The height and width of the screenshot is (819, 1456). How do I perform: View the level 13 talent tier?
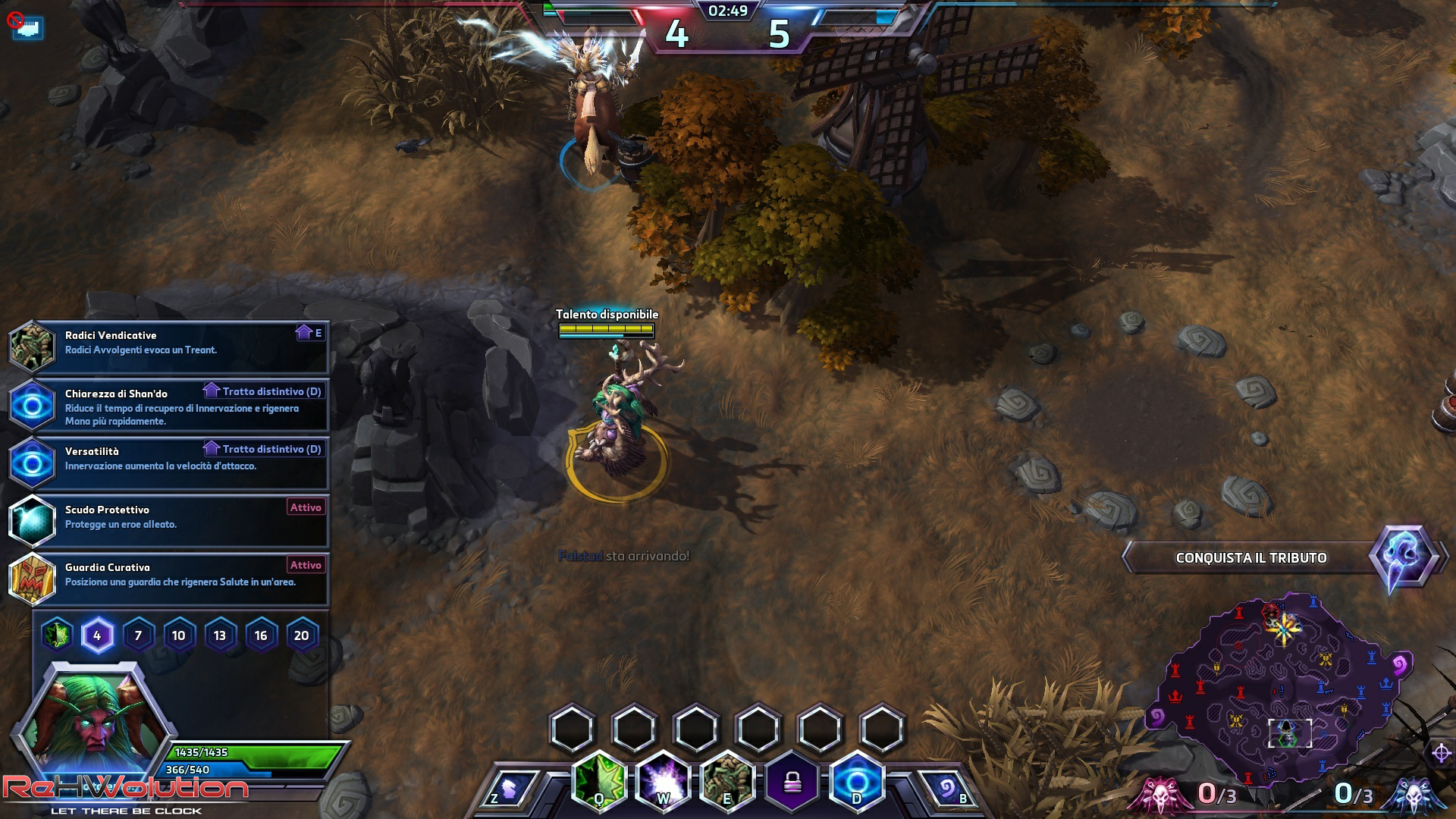(x=220, y=635)
